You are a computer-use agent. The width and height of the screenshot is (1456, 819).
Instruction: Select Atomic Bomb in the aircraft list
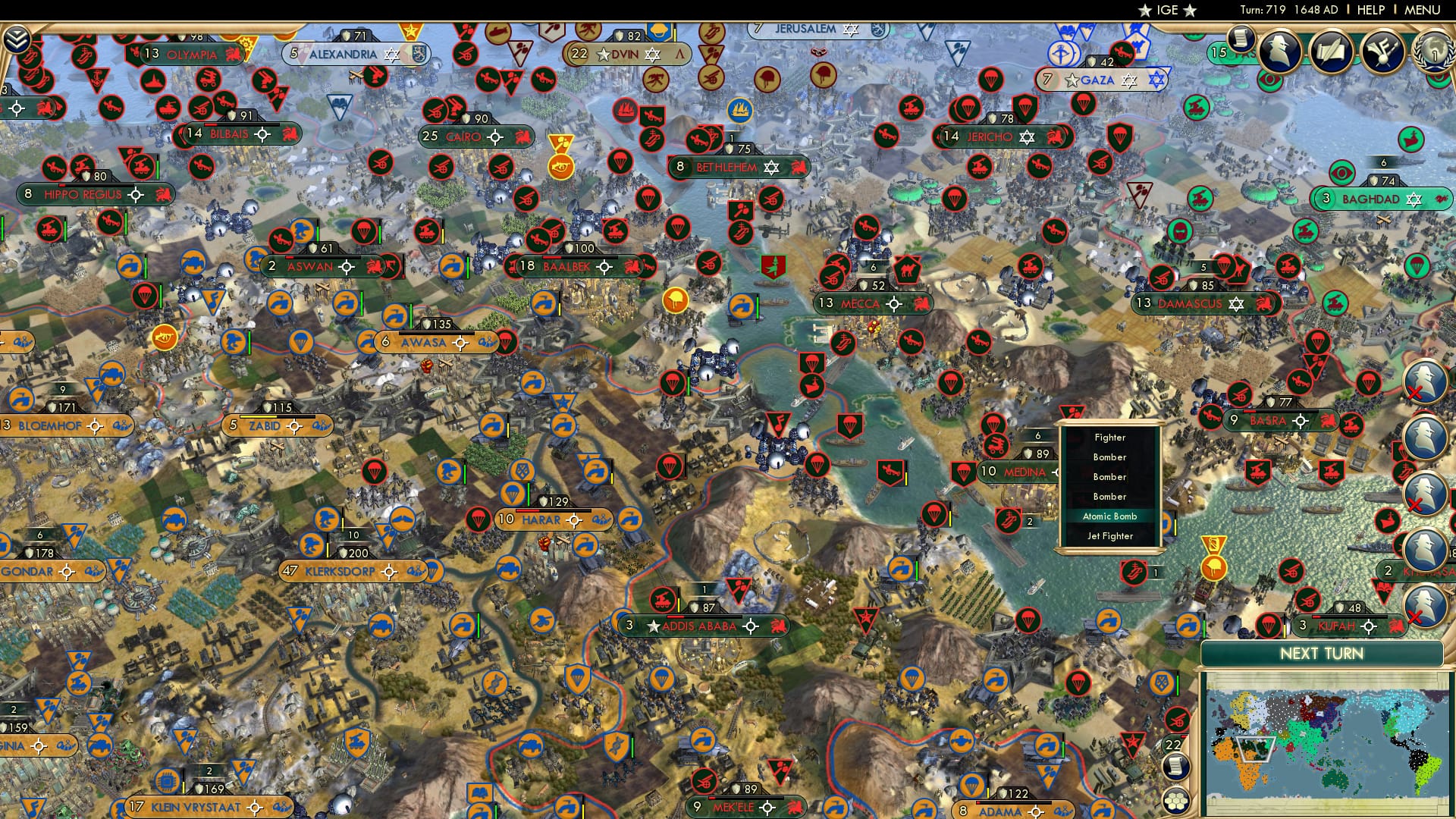click(x=1110, y=516)
